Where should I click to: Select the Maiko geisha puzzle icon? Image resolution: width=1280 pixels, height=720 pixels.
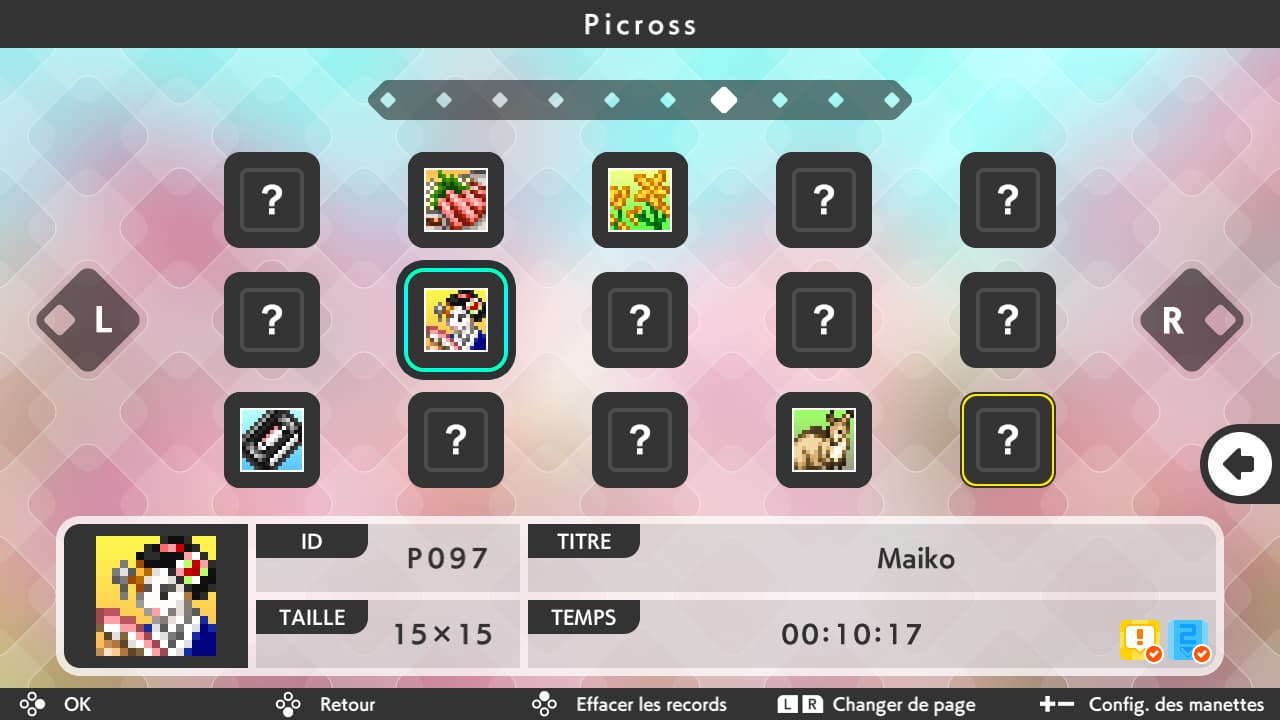pyautogui.click(x=456, y=320)
